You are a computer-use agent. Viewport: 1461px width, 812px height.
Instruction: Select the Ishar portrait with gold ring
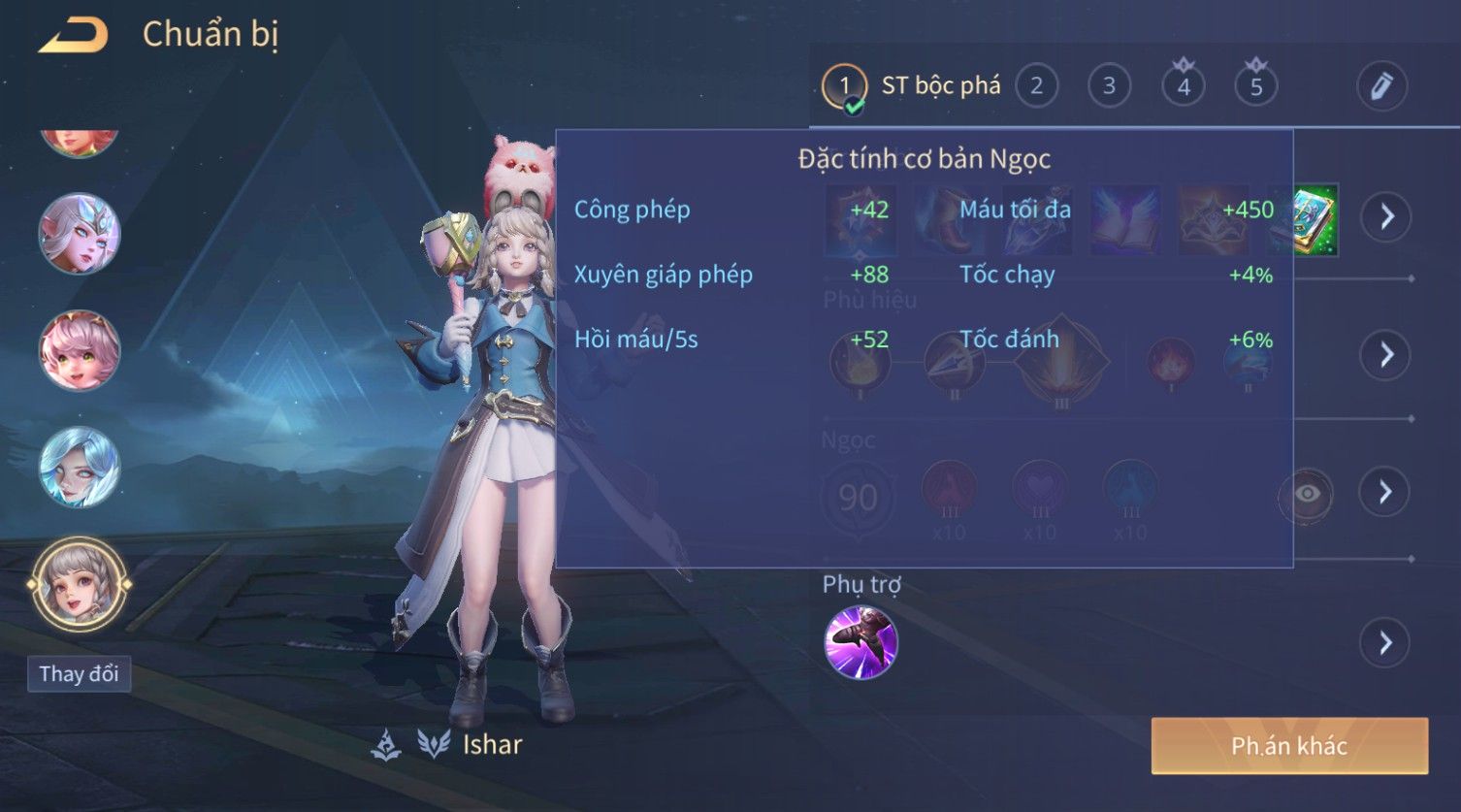pyautogui.click(x=79, y=585)
